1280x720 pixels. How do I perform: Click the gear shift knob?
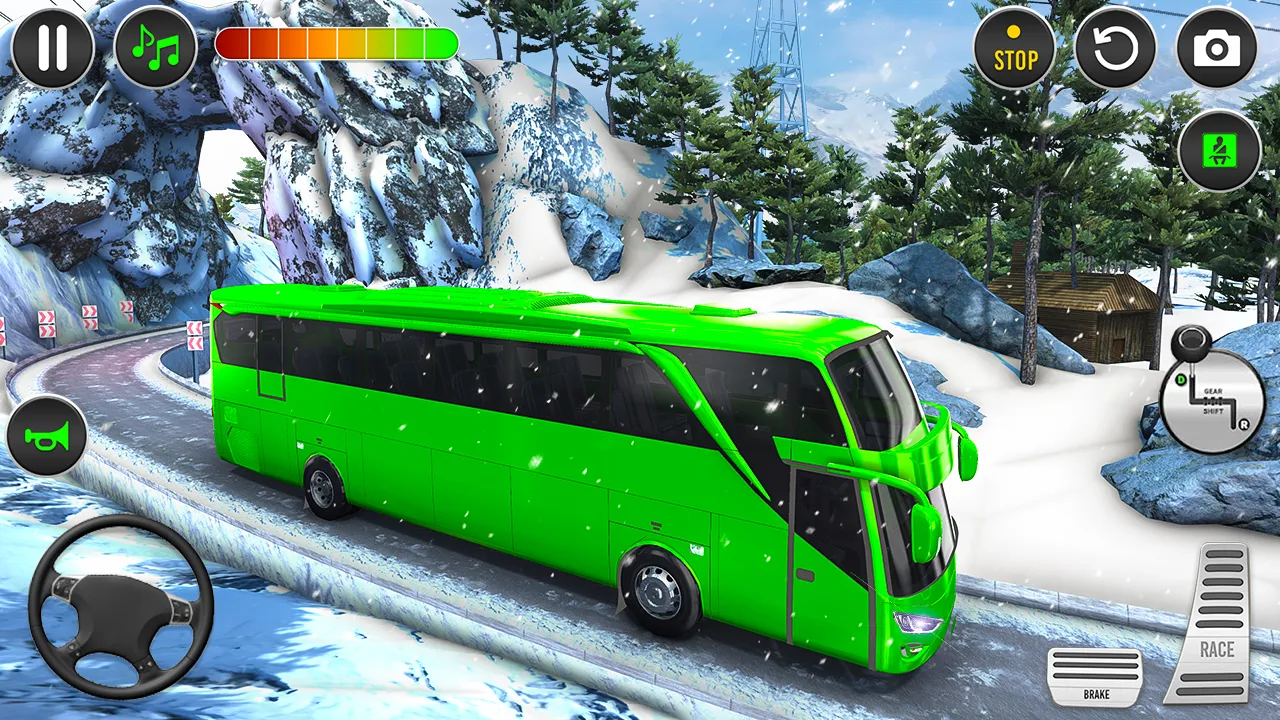tap(1191, 343)
